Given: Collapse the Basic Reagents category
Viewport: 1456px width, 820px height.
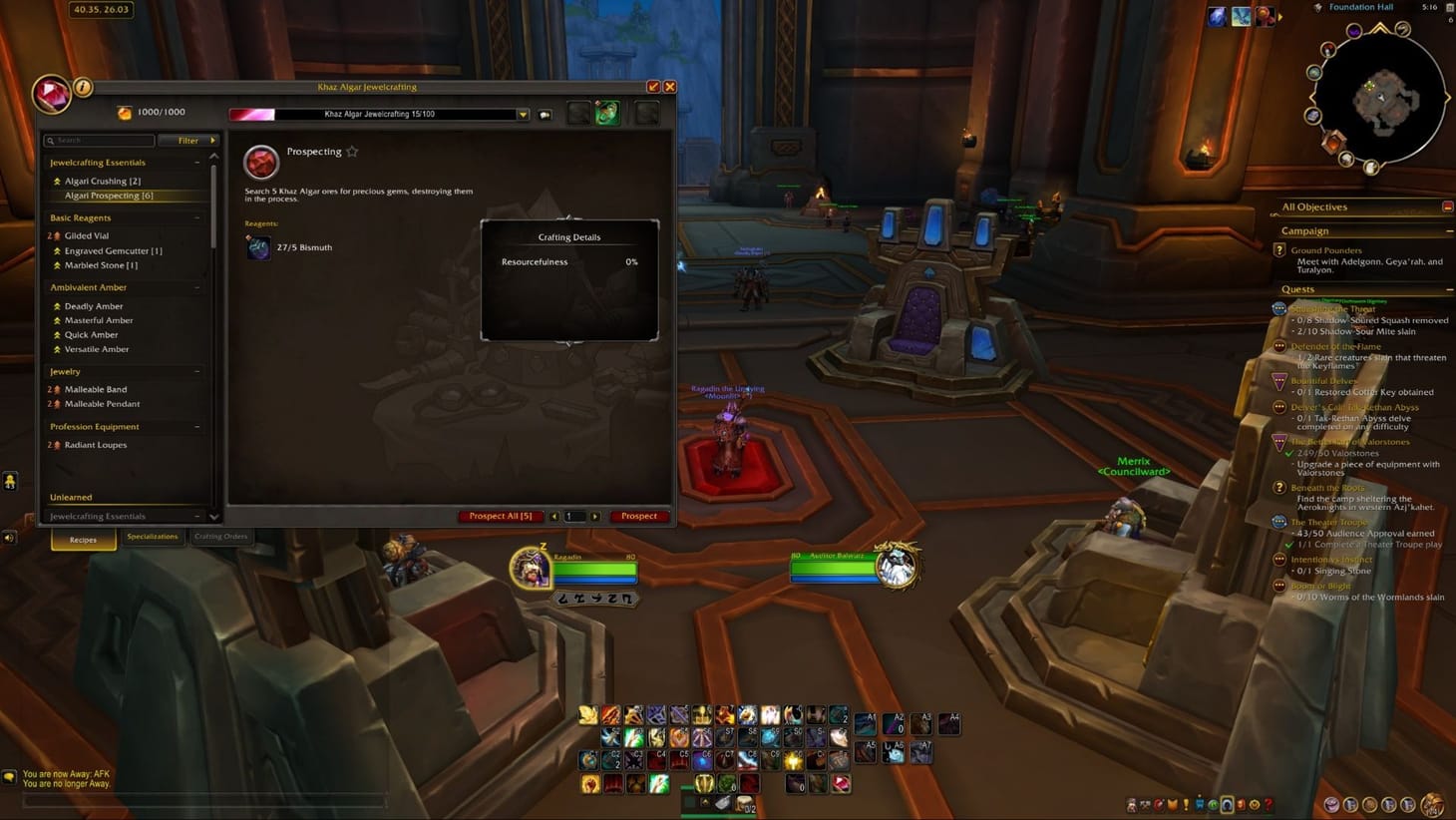Looking at the screenshot, I should pyautogui.click(x=197, y=217).
